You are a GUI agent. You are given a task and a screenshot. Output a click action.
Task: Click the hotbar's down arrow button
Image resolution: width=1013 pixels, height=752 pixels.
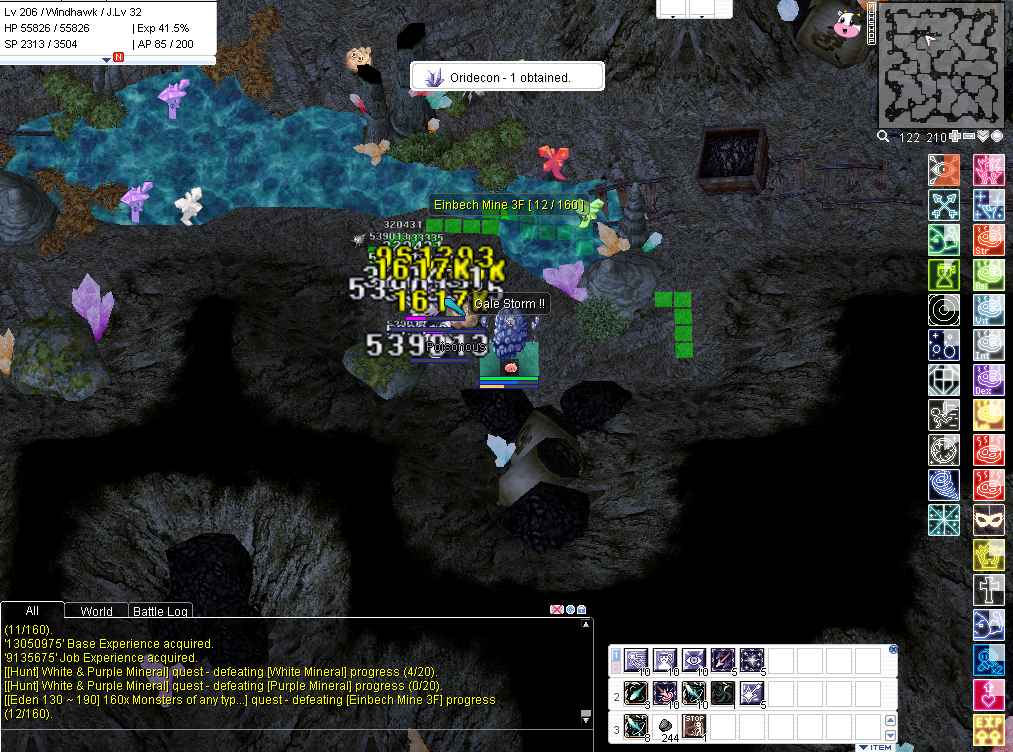890,735
